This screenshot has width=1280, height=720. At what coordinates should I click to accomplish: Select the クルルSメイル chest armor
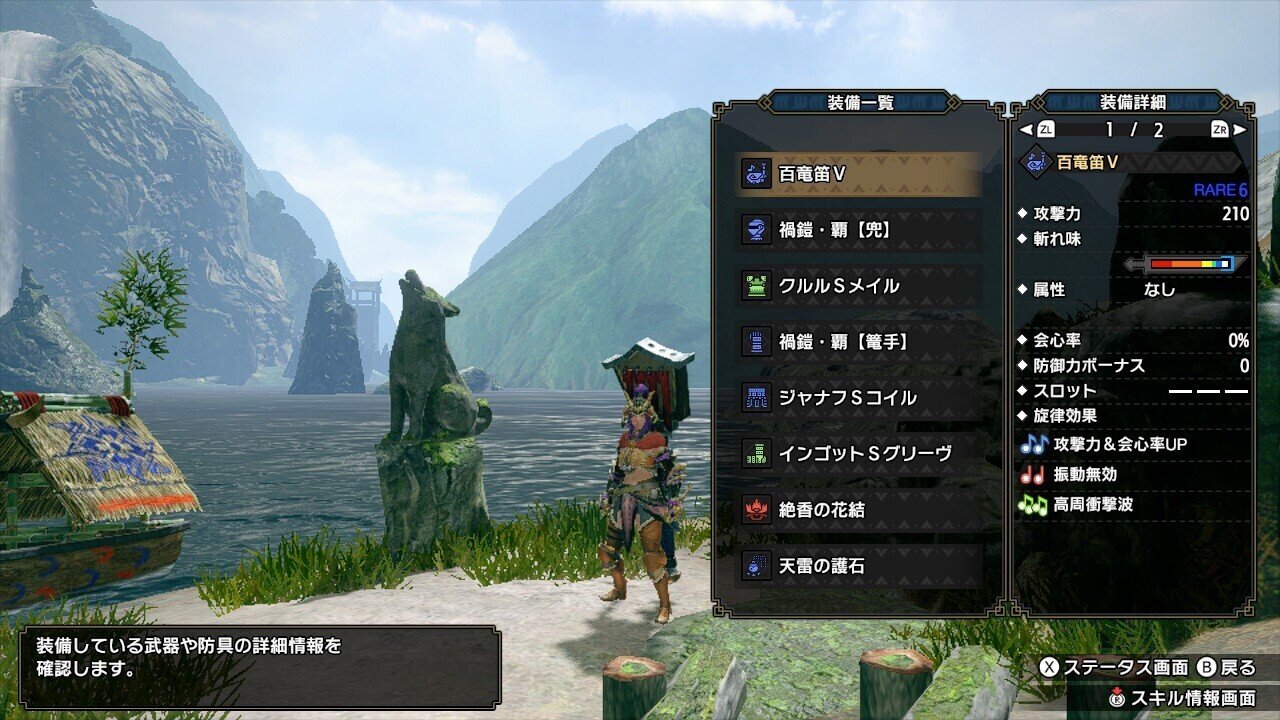pyautogui.click(x=858, y=286)
